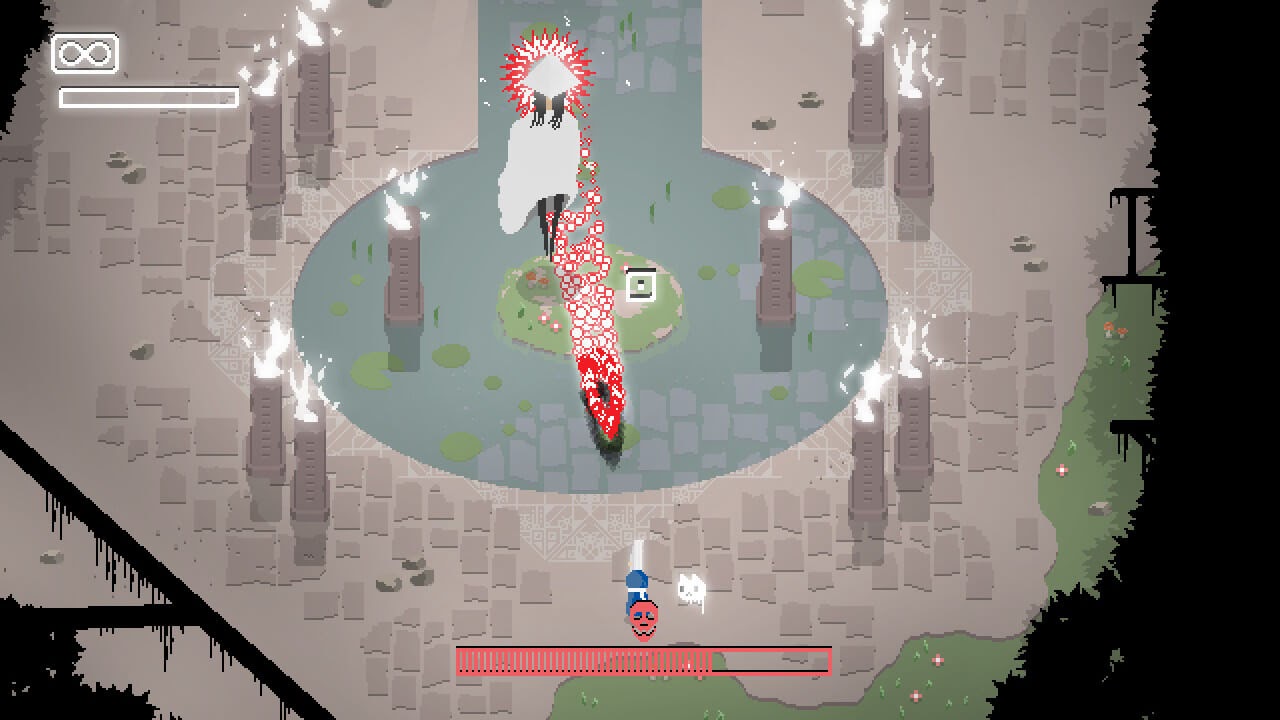The width and height of the screenshot is (1280, 720).
Task: Click the infinity symbol HUD icon
Action: (x=85, y=54)
